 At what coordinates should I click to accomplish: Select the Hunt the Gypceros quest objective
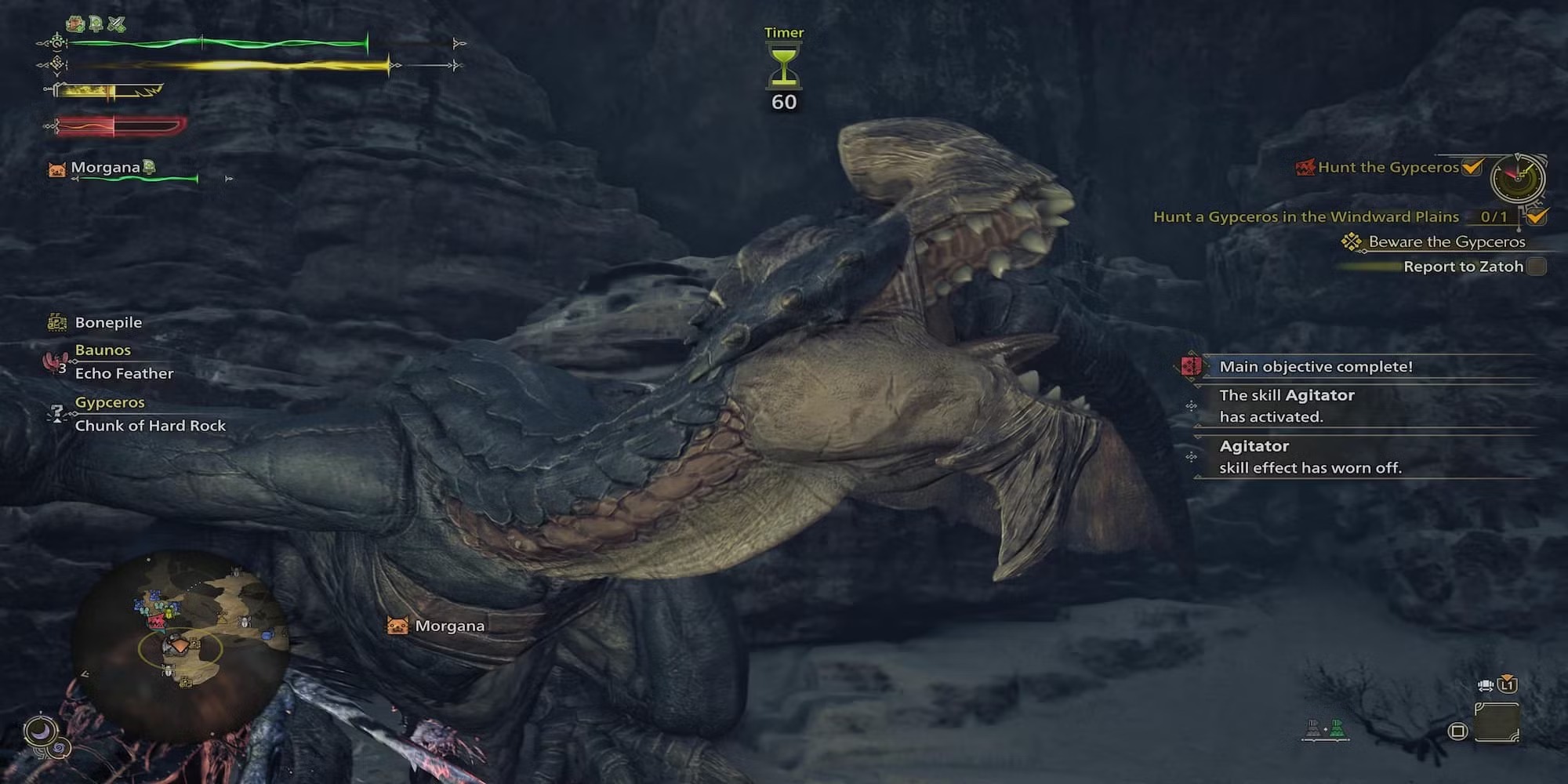click(1388, 167)
